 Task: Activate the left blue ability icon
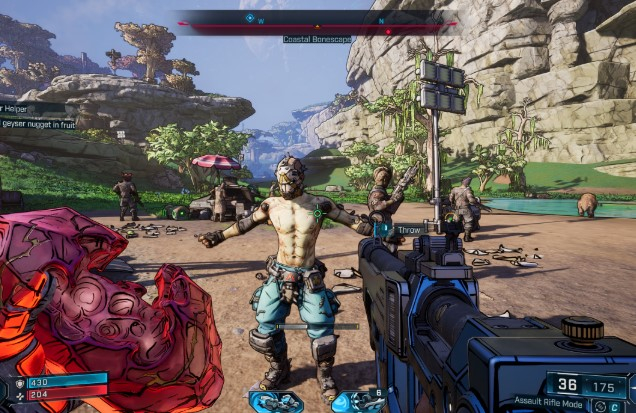275,401
